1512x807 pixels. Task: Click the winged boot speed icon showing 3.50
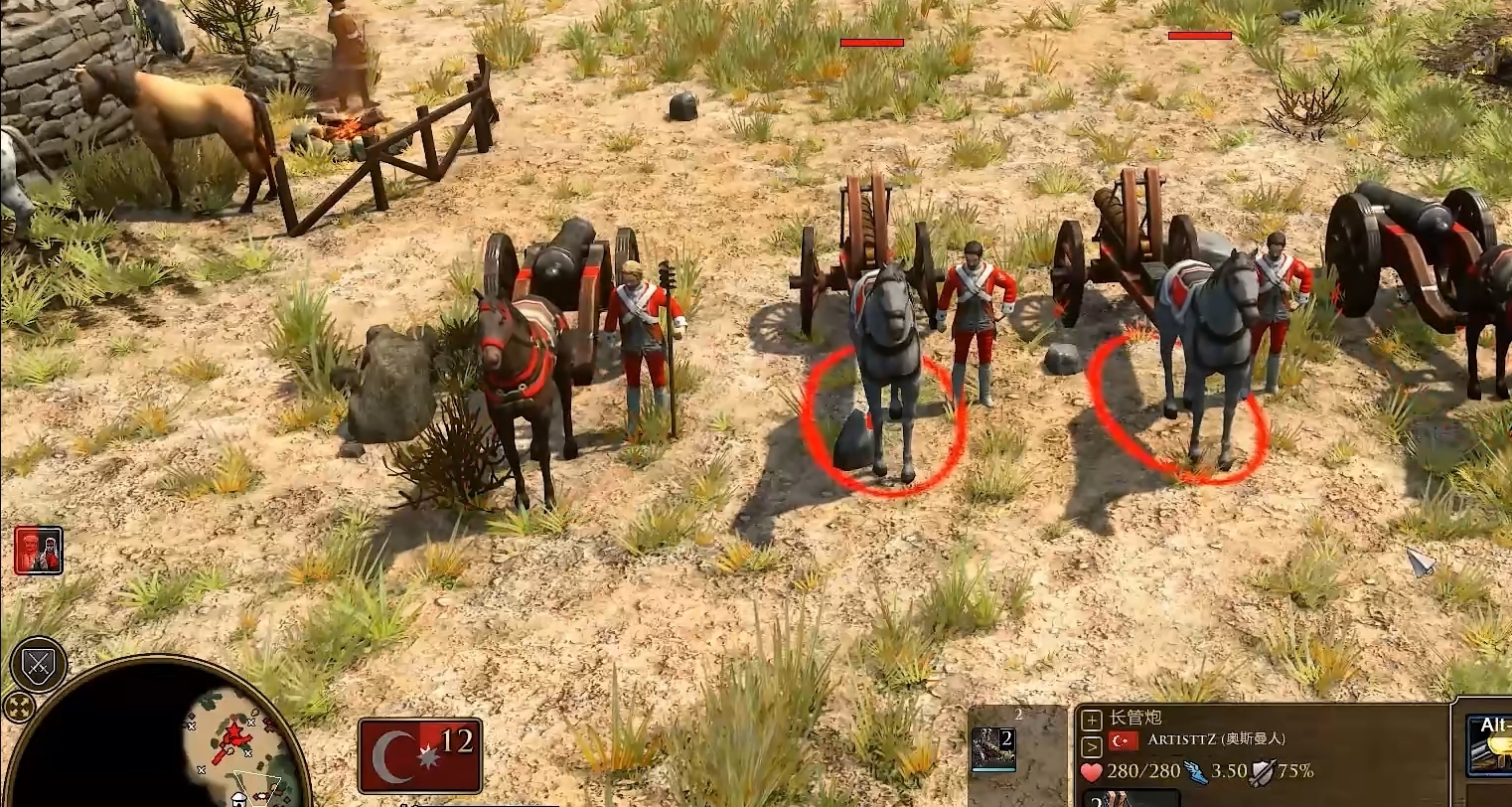tap(1196, 772)
